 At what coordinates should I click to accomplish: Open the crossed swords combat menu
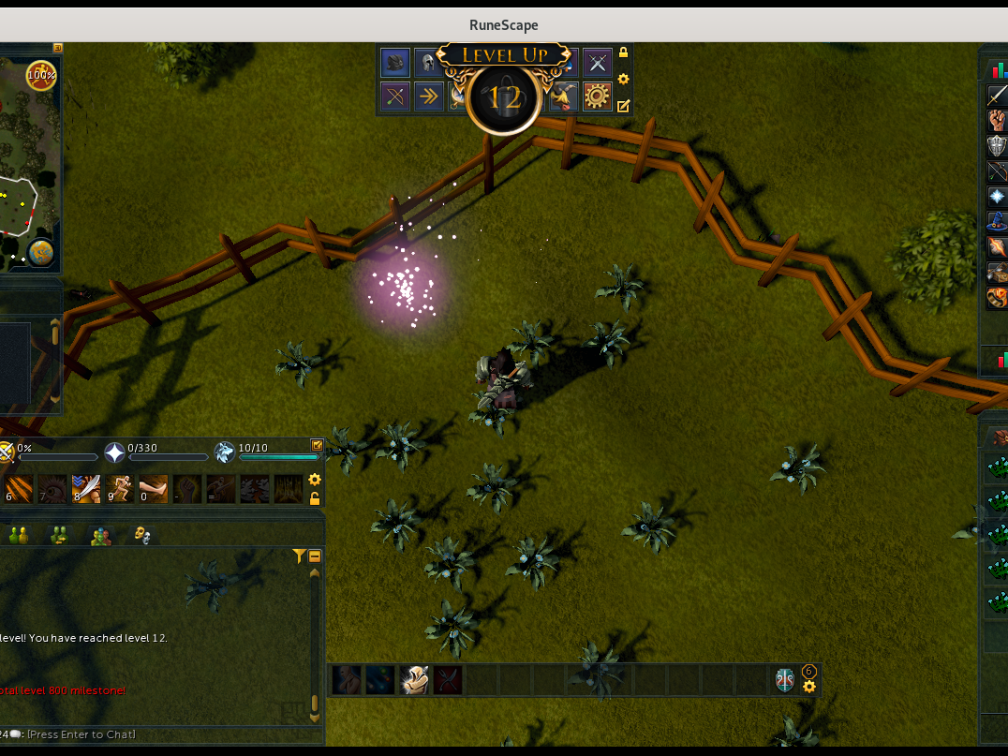(x=598, y=63)
